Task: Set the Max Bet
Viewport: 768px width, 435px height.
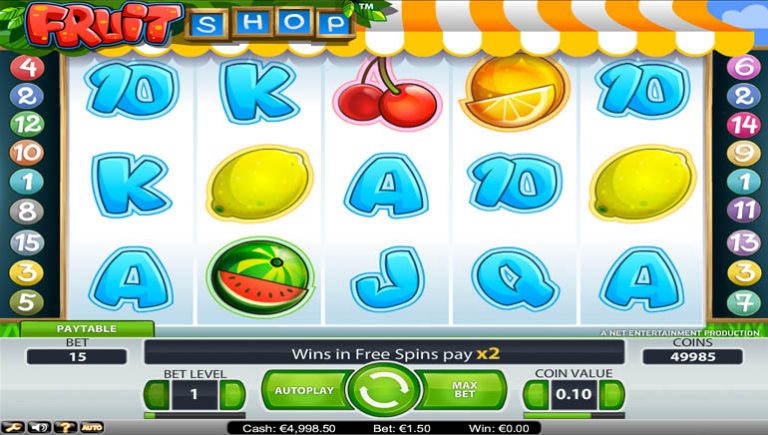Action: pos(465,390)
